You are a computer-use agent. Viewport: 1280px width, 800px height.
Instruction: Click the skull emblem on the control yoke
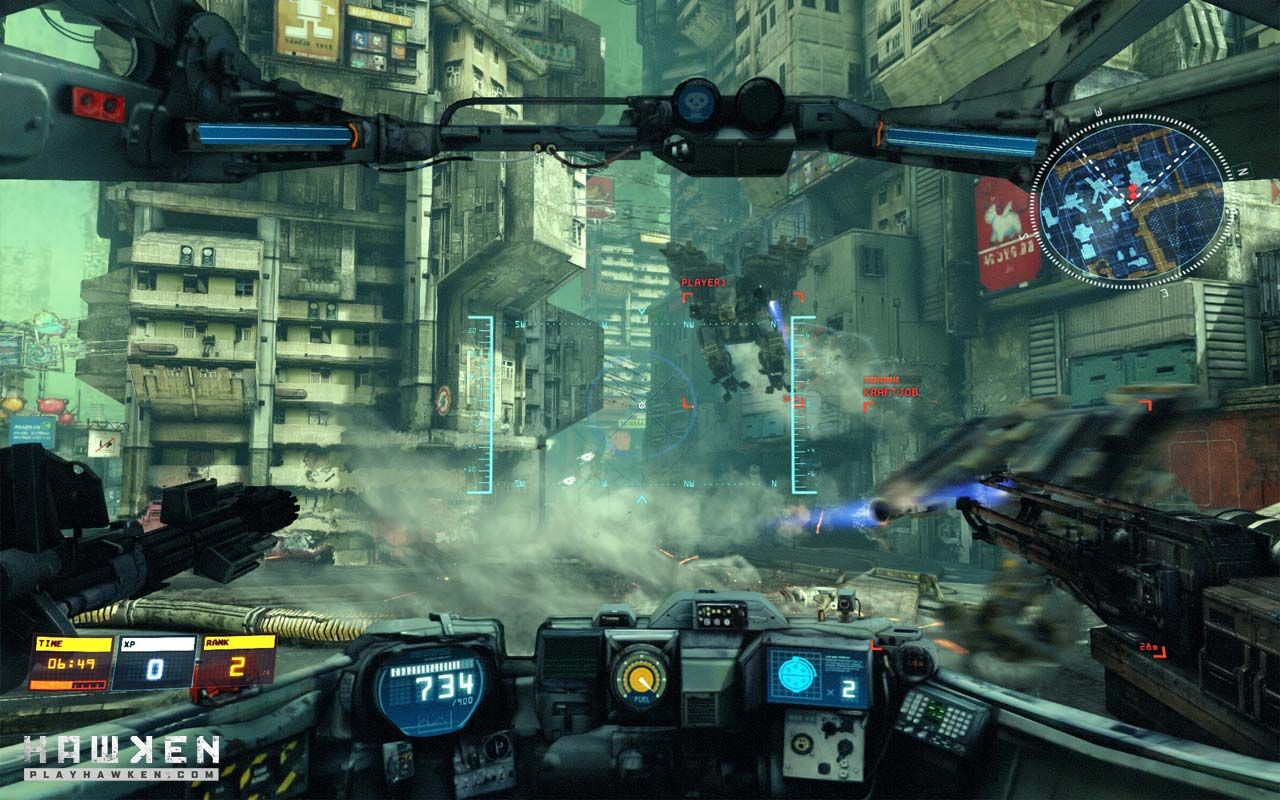pyautogui.click(x=696, y=100)
